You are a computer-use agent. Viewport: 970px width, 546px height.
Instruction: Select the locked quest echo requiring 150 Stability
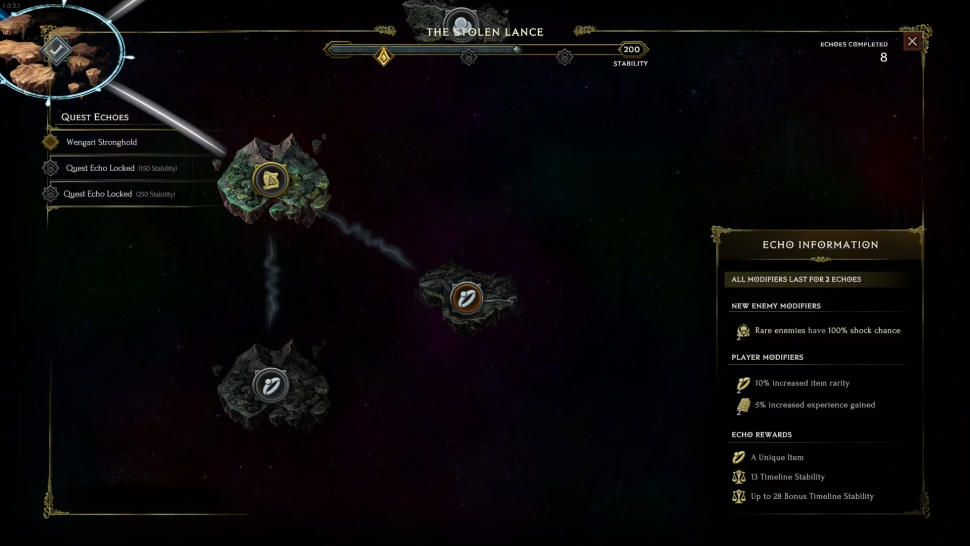(112, 168)
